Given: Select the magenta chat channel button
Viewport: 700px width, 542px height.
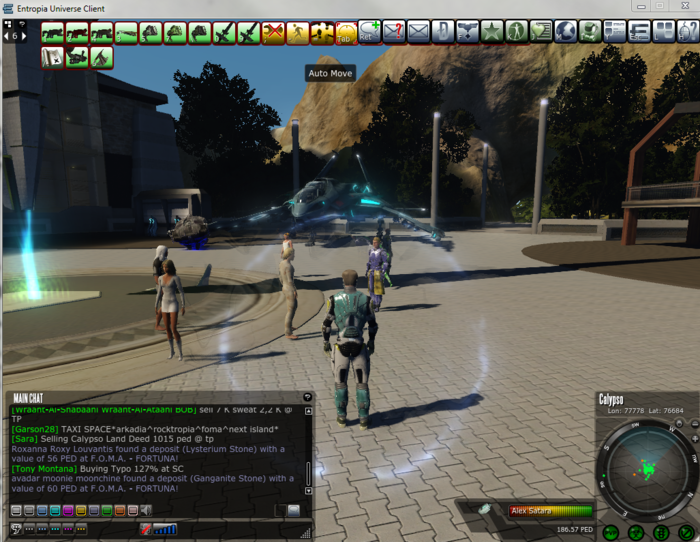Looking at the screenshot, I should point(68,510).
